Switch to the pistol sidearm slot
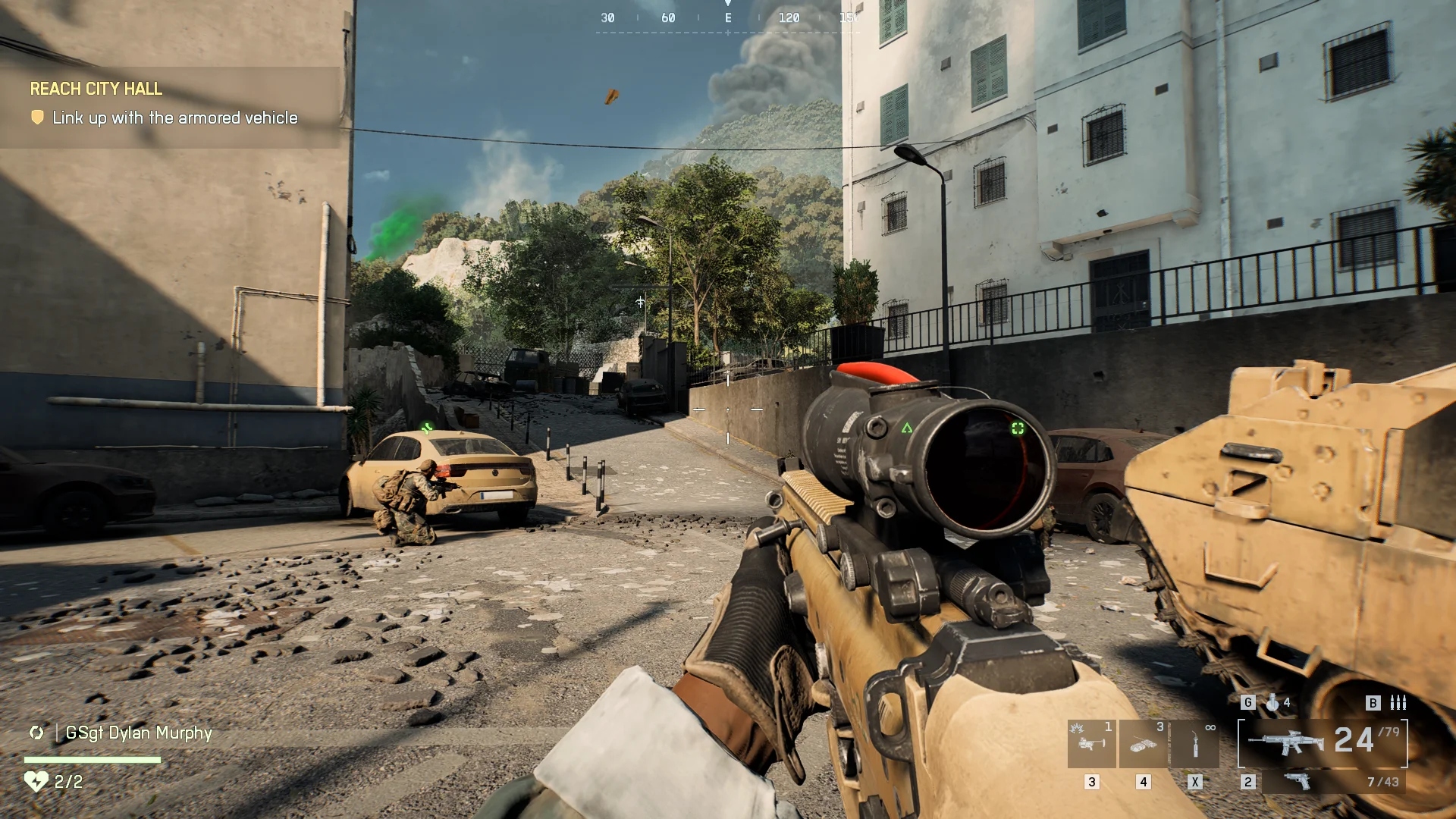Image resolution: width=1456 pixels, height=819 pixels. 1298,781
